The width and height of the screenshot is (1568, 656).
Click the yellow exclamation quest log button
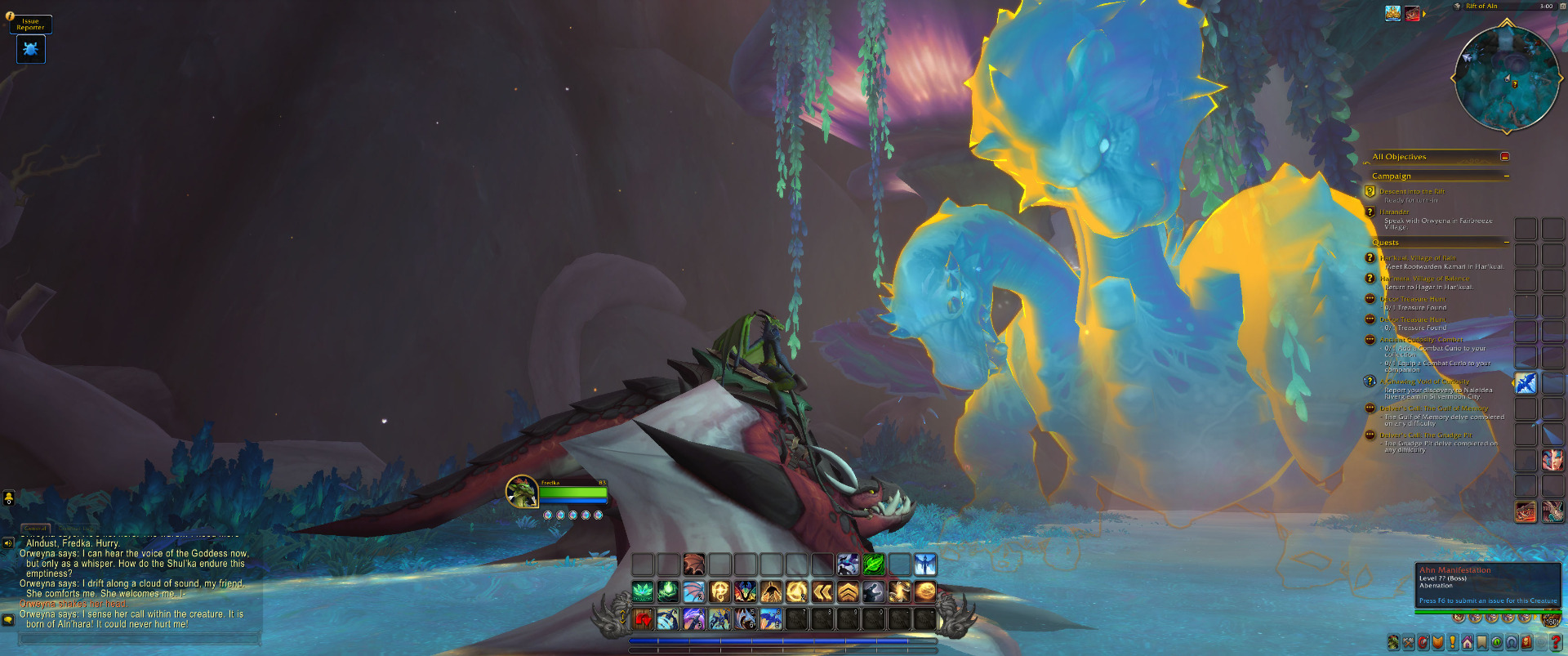pos(1453,643)
